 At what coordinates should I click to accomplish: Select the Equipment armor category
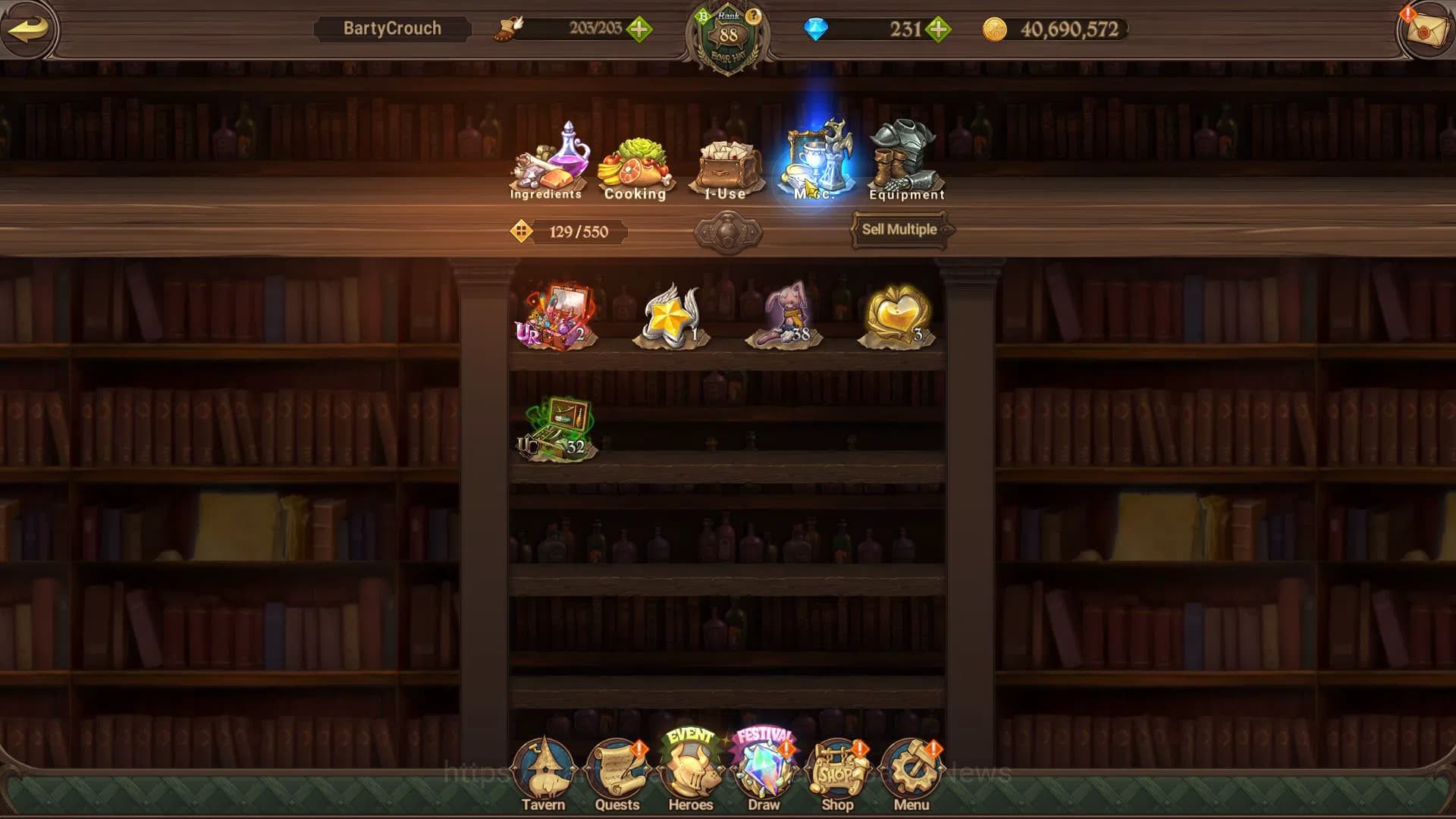pyautogui.click(x=906, y=155)
